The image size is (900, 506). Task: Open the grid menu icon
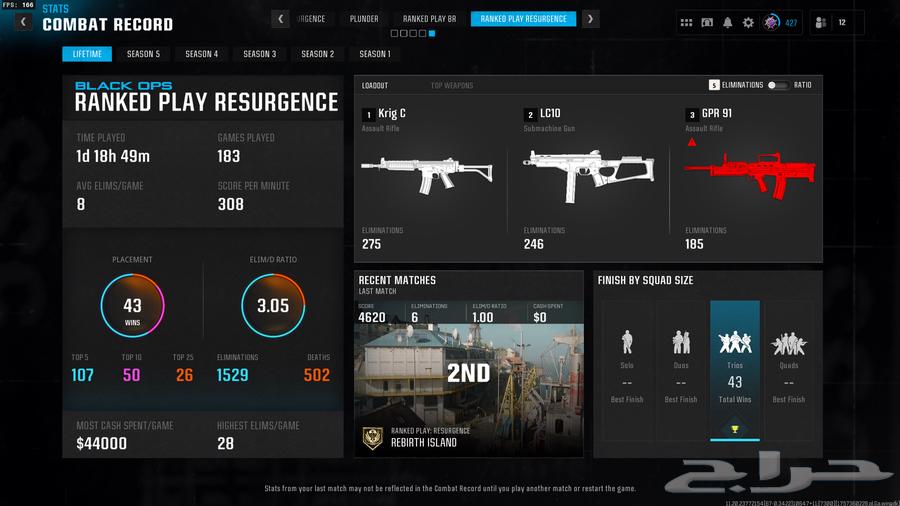[686, 22]
